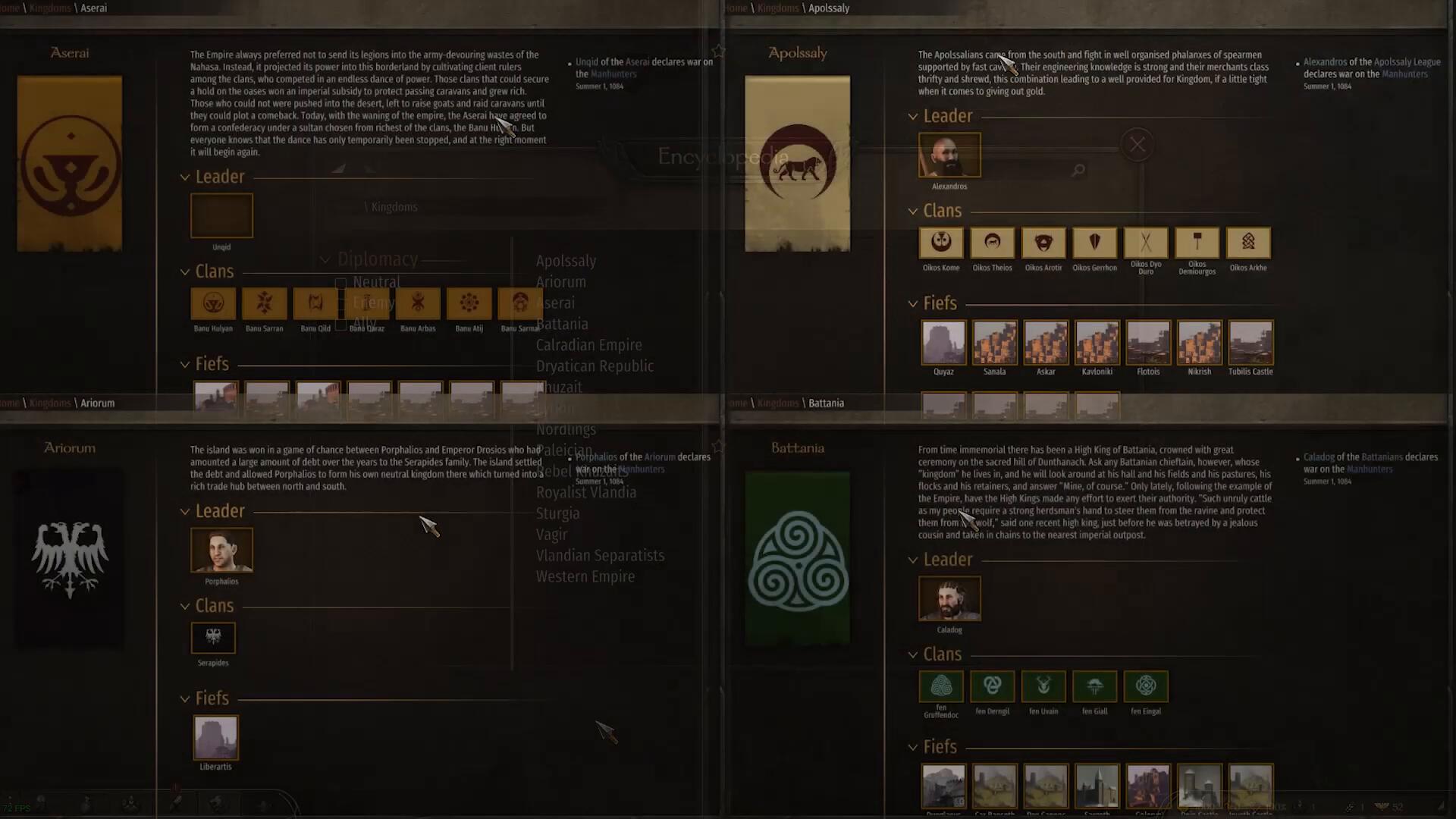1456x819 pixels.
Task: Open the Banu Sarran clan banner
Action: (264, 303)
